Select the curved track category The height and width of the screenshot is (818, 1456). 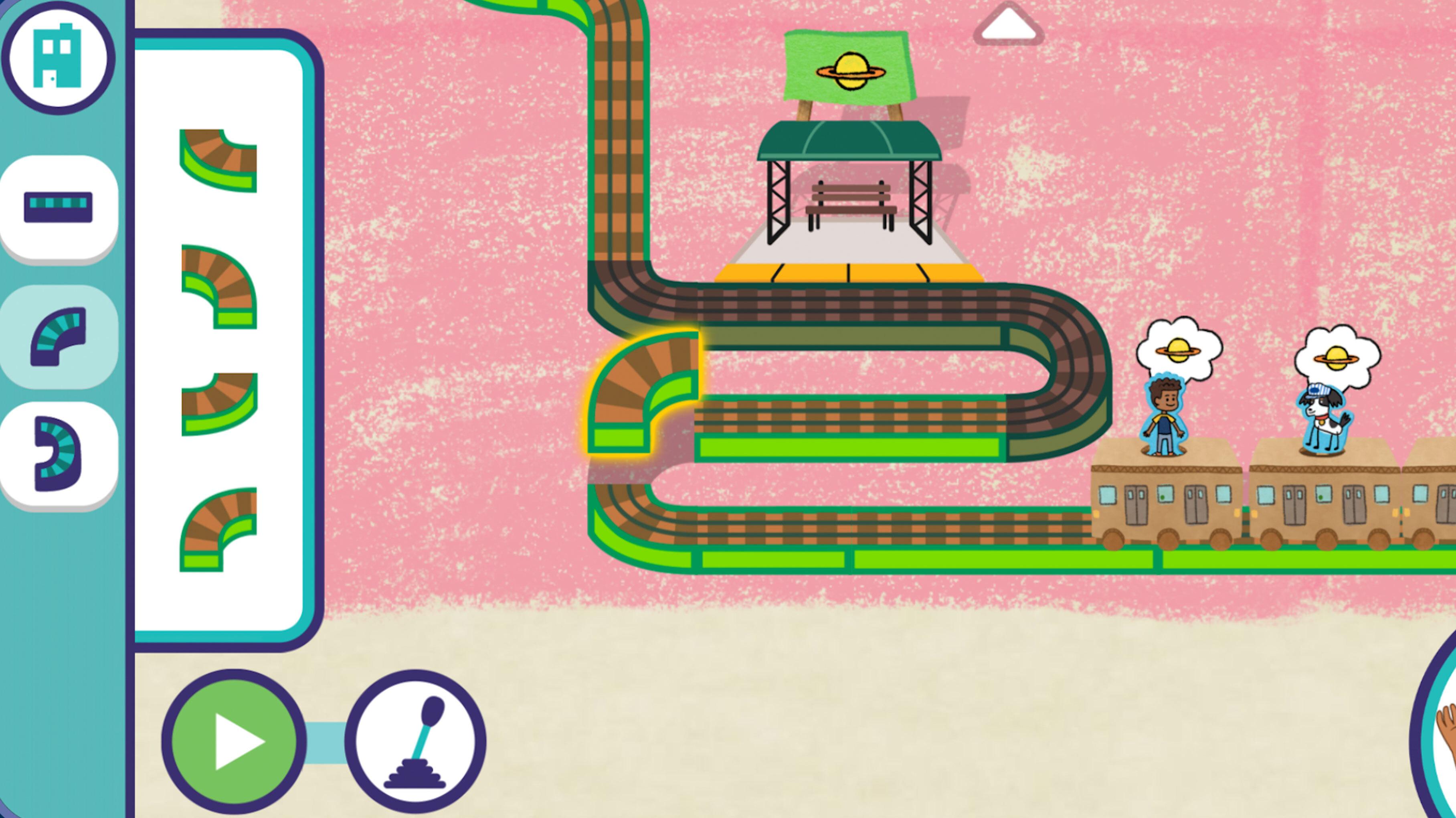point(58,336)
